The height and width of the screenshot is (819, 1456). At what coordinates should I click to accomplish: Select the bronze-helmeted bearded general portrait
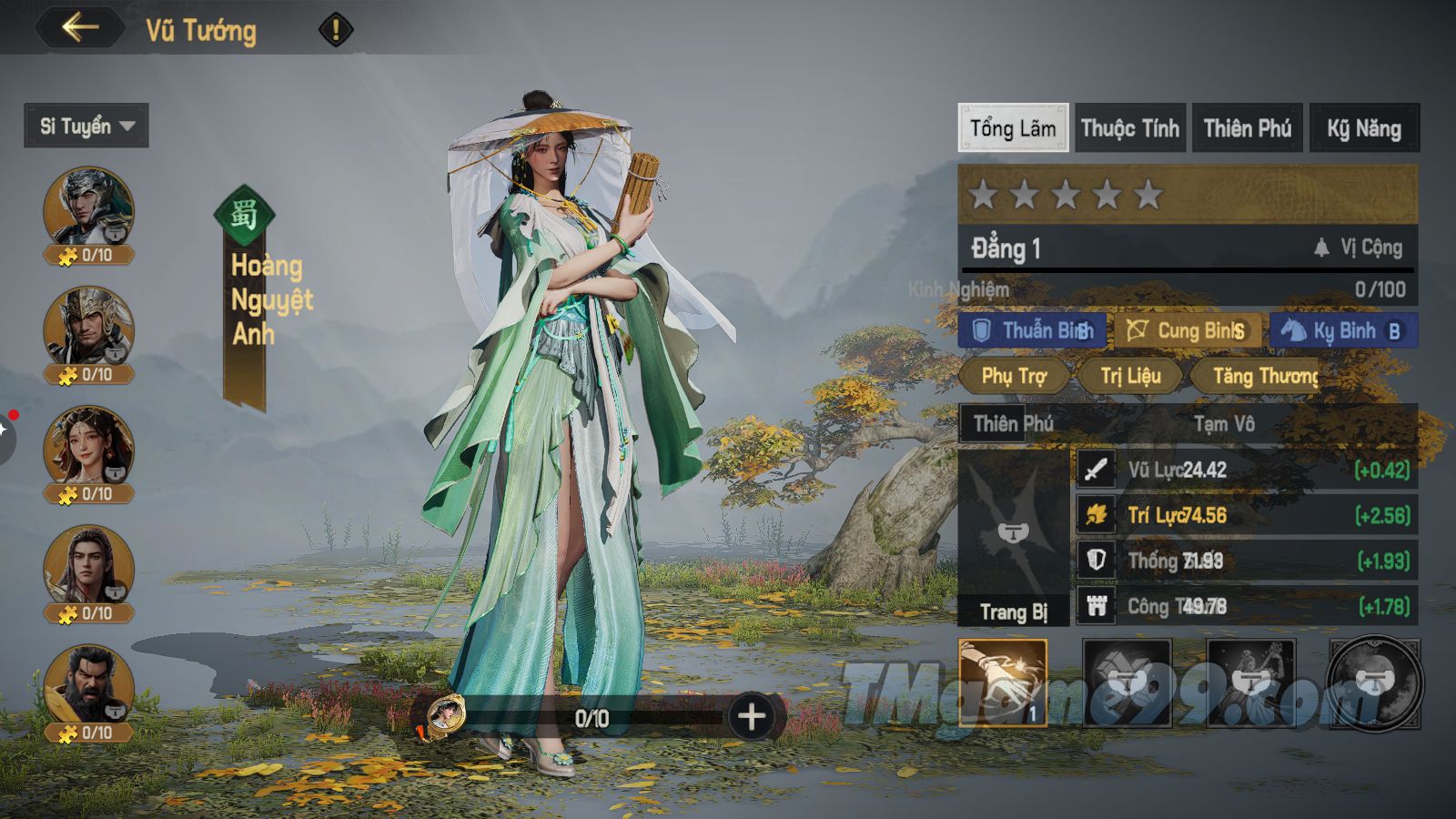click(x=88, y=327)
